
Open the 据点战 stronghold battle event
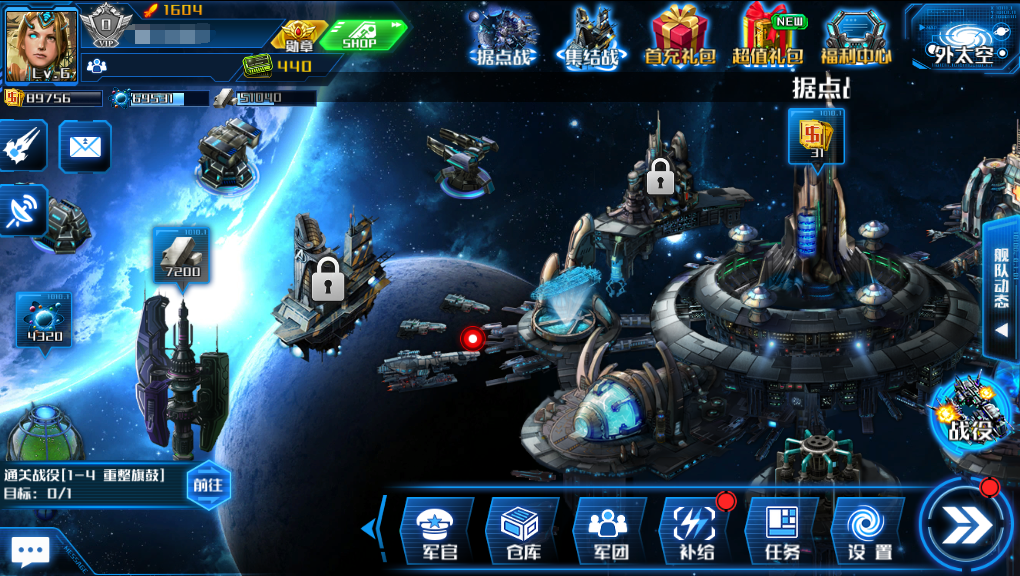pyautogui.click(x=505, y=38)
